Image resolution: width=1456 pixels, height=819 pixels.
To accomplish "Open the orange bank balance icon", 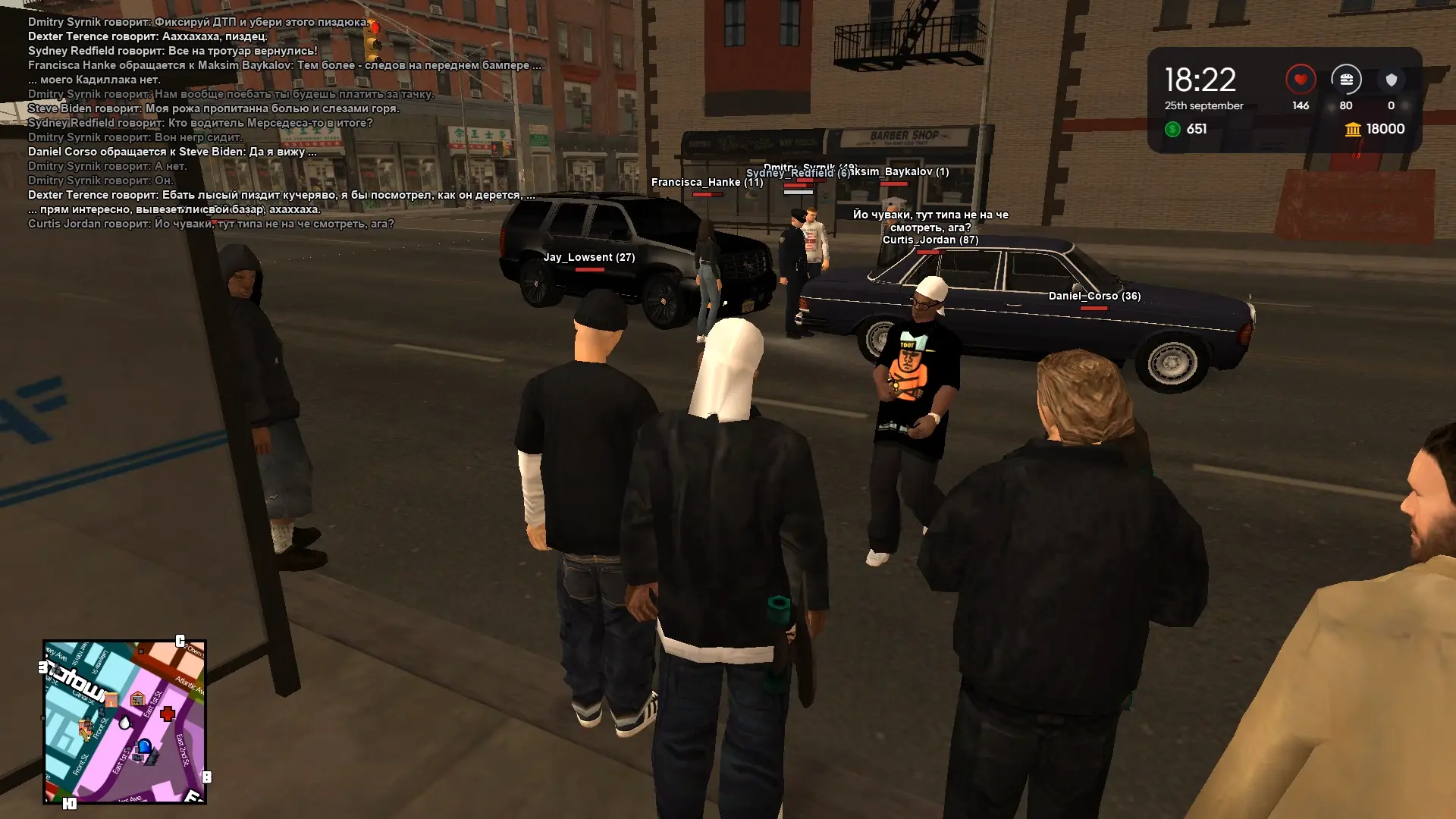I will 1353,130.
